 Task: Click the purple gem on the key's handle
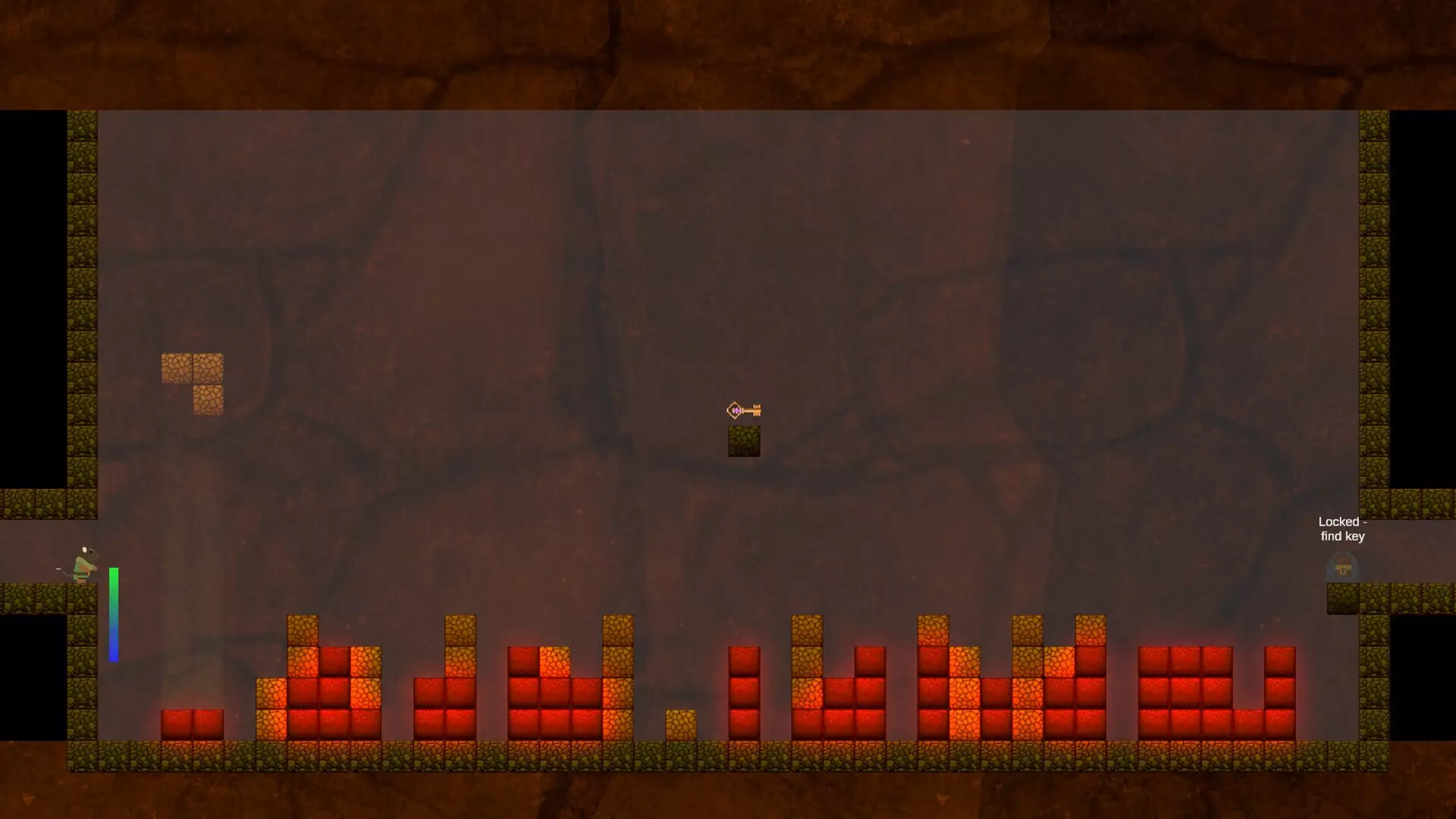pyautogui.click(x=736, y=410)
